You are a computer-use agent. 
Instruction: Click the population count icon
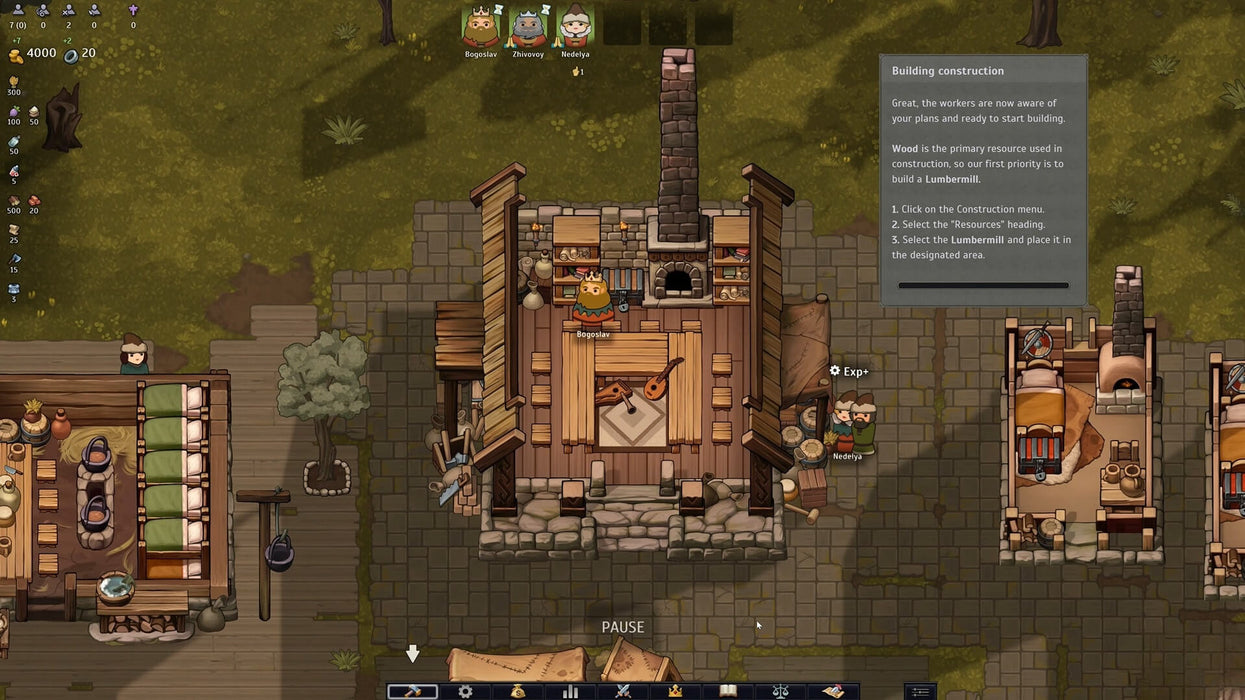[16, 10]
